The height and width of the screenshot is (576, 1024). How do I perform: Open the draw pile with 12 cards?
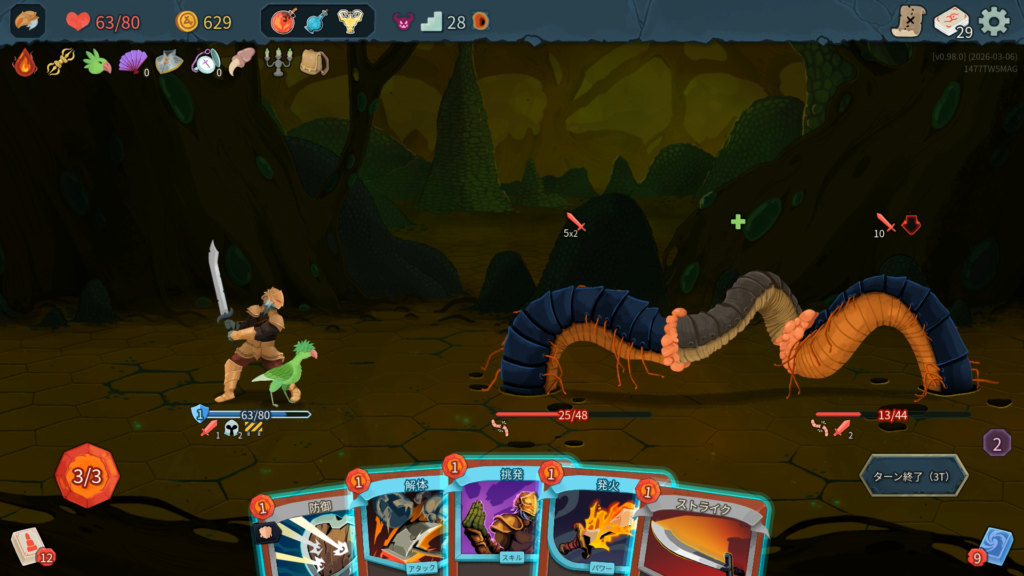30,546
